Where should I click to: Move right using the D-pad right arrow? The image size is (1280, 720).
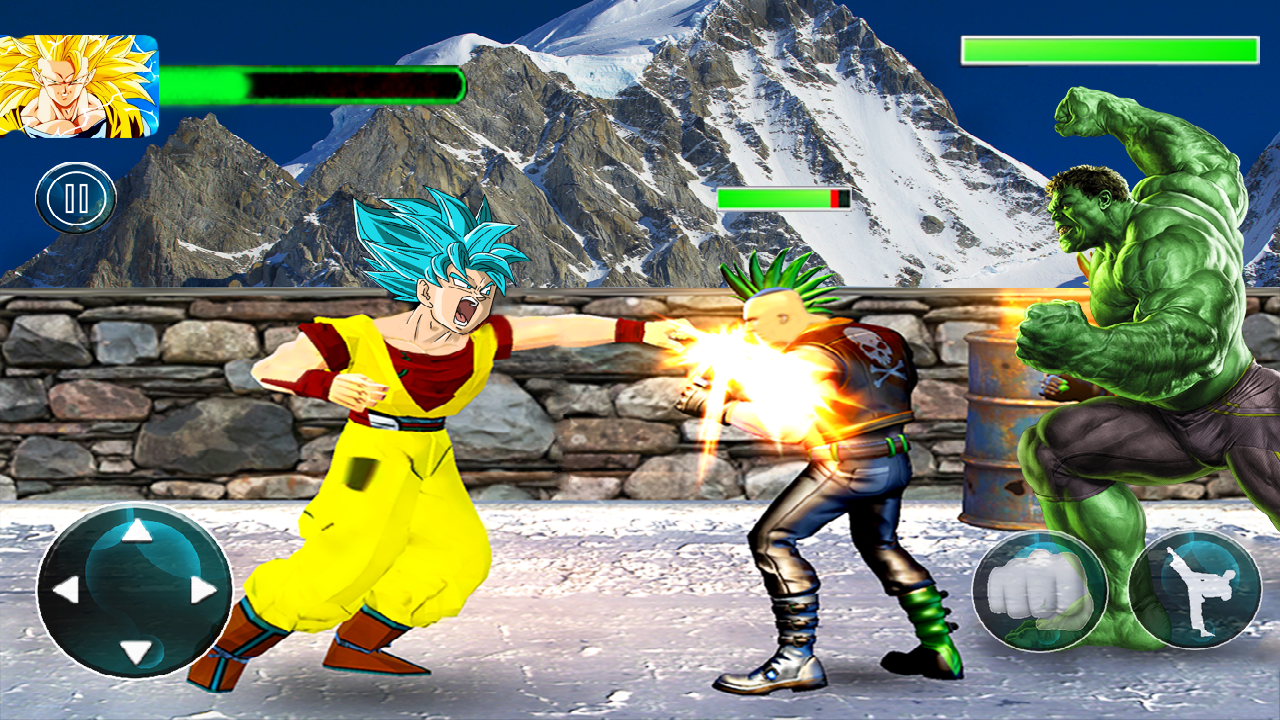tap(203, 590)
